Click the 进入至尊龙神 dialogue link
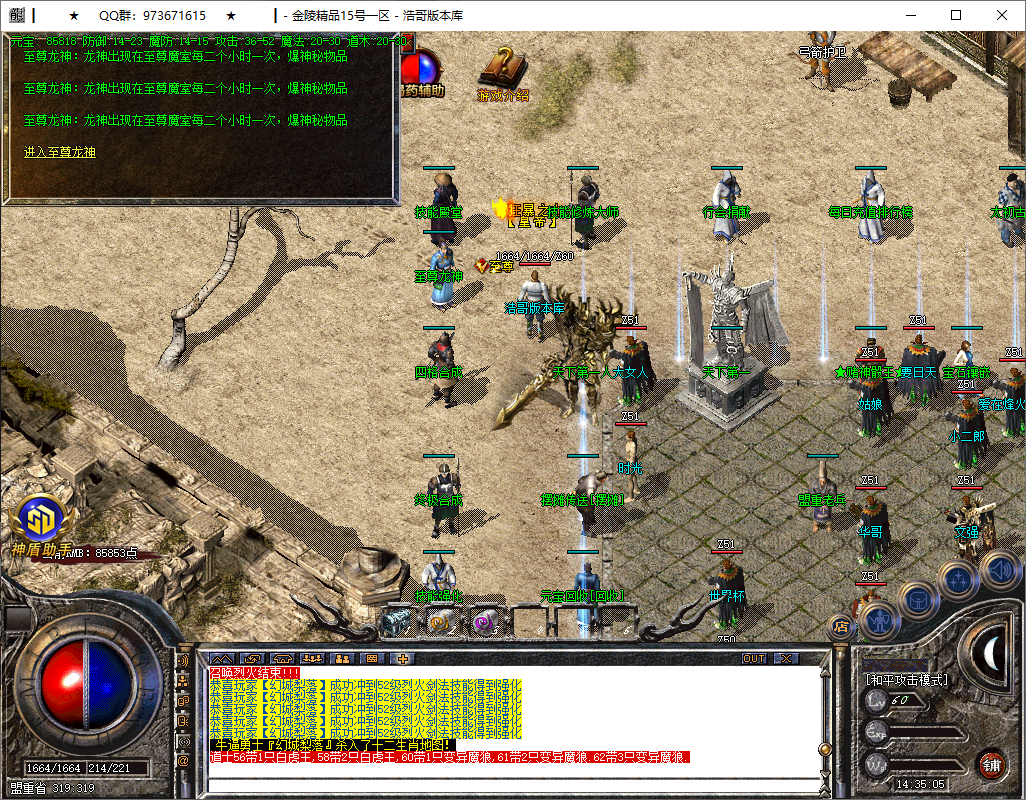The image size is (1026, 800). pyautogui.click(x=60, y=152)
